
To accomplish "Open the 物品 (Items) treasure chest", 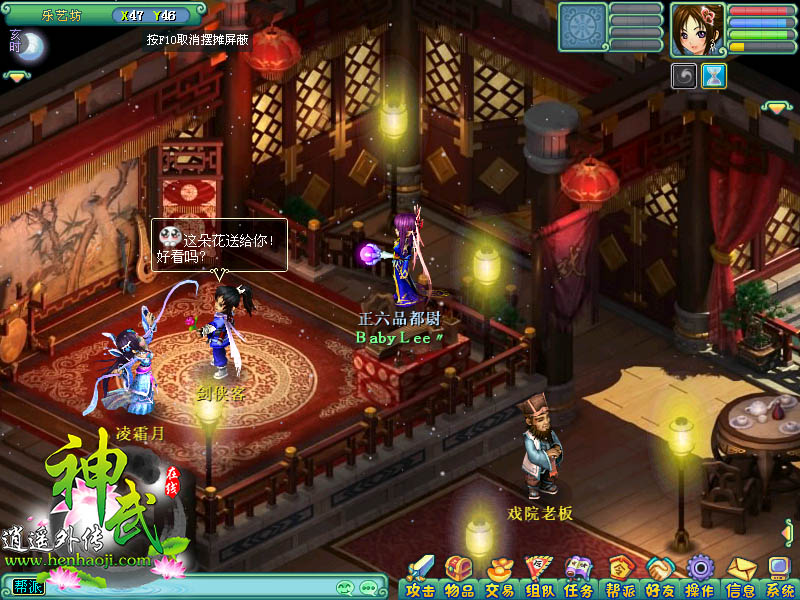I will coord(458,577).
